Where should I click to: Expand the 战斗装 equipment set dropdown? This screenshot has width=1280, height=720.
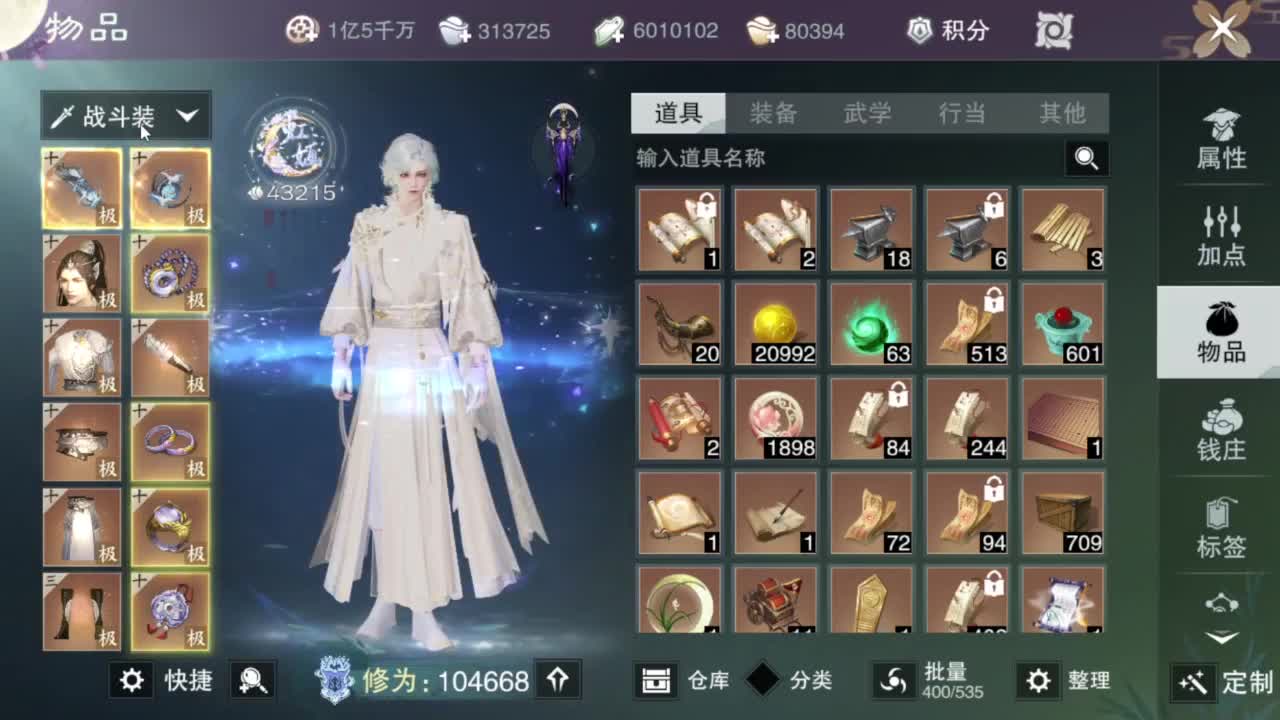coord(125,117)
